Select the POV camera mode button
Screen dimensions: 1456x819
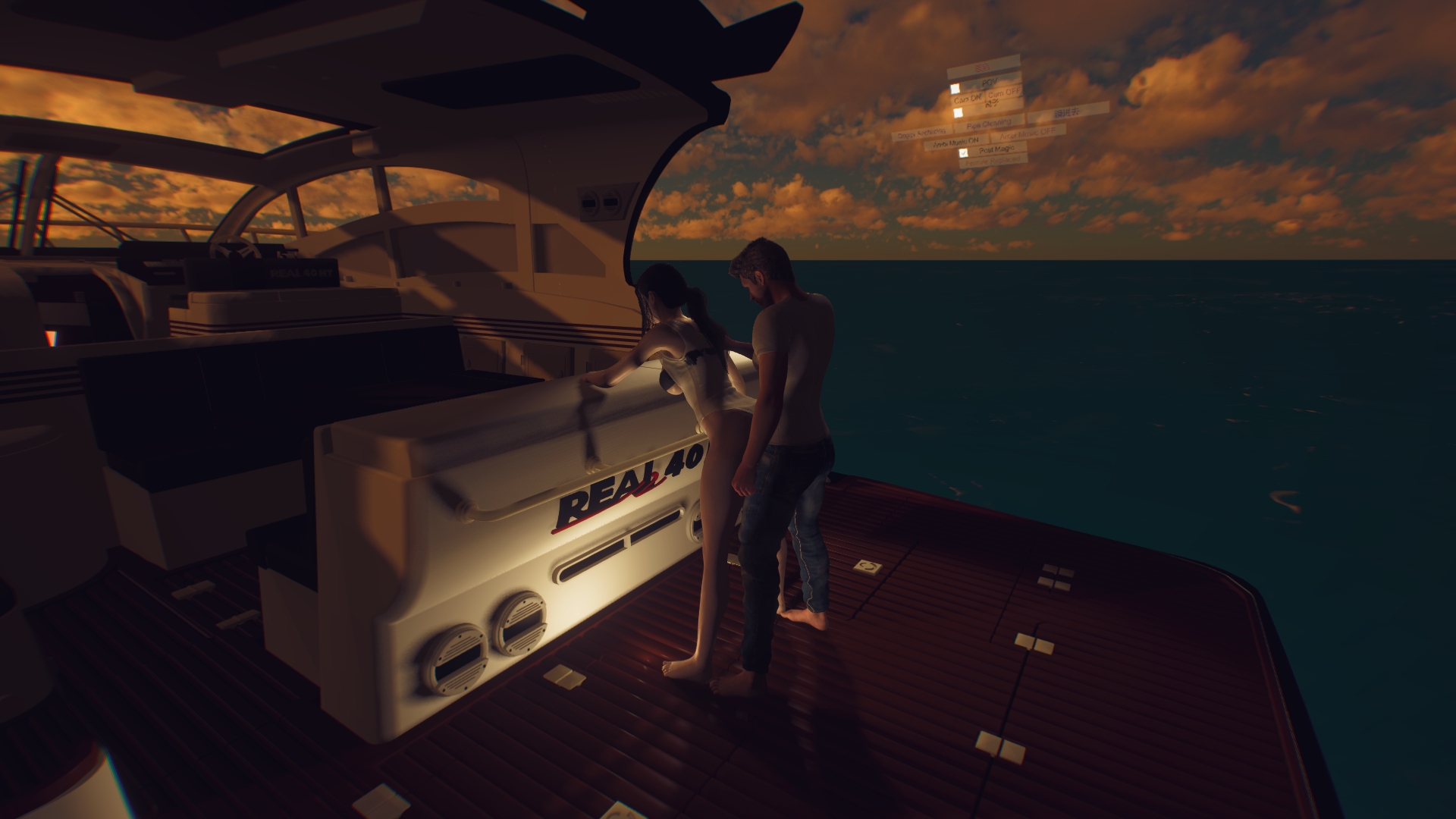click(989, 81)
